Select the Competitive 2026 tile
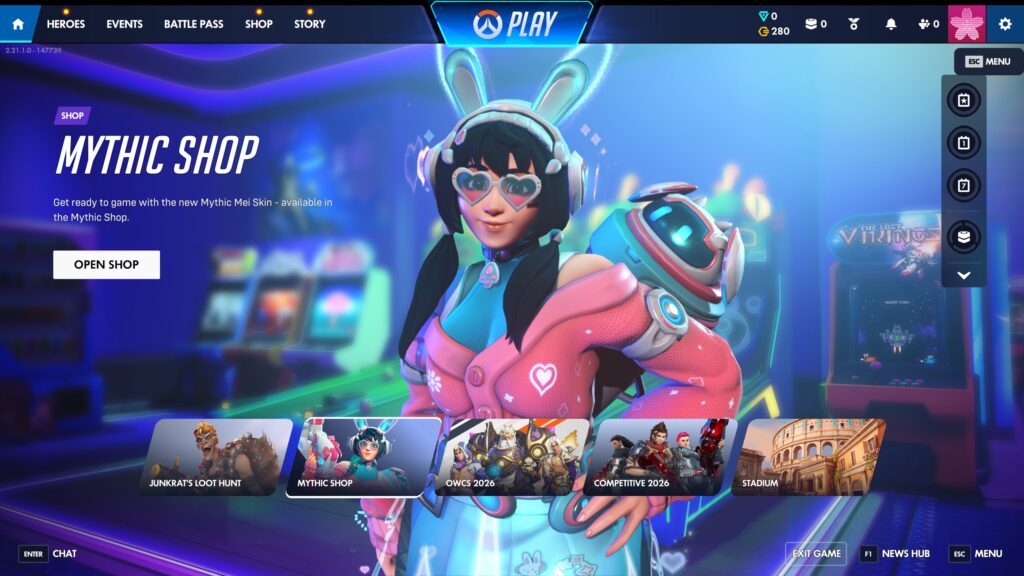 pyautogui.click(x=660, y=457)
